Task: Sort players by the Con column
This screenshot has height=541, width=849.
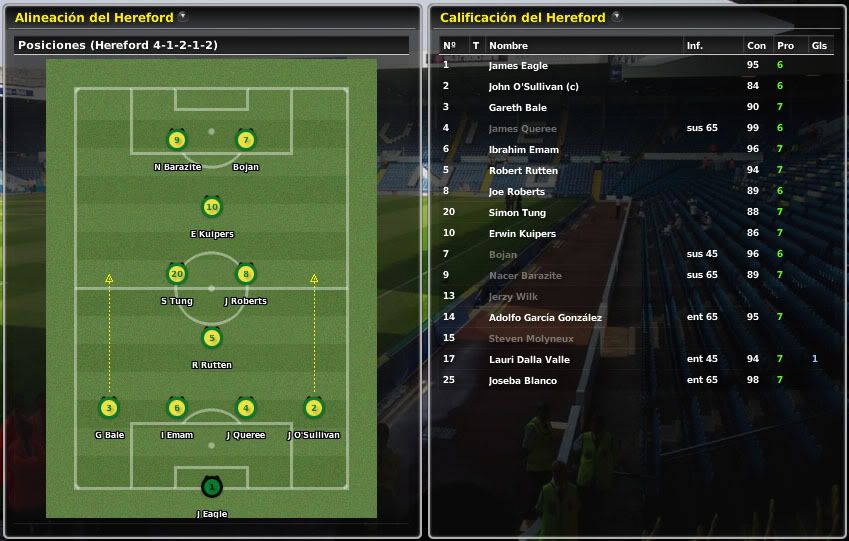Action: coord(756,46)
